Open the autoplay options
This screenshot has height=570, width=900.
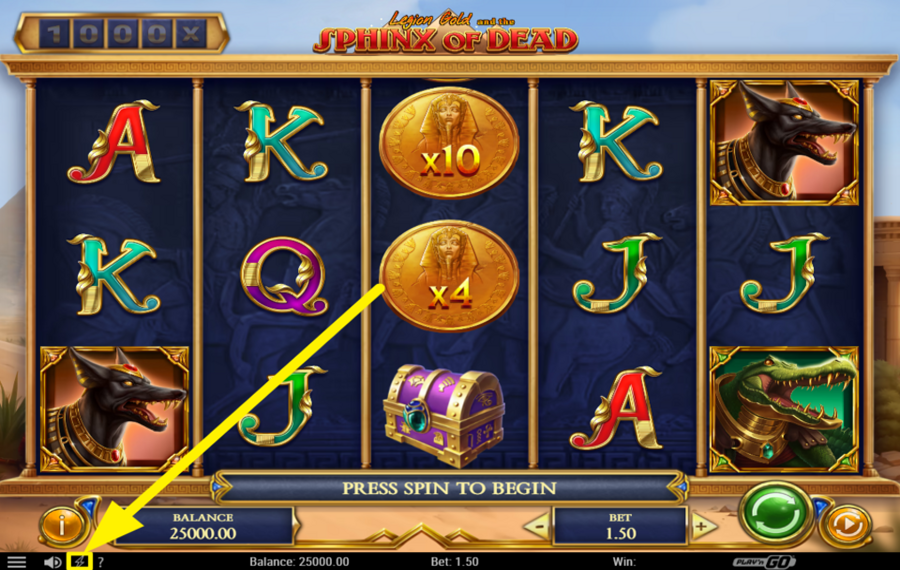(845, 524)
